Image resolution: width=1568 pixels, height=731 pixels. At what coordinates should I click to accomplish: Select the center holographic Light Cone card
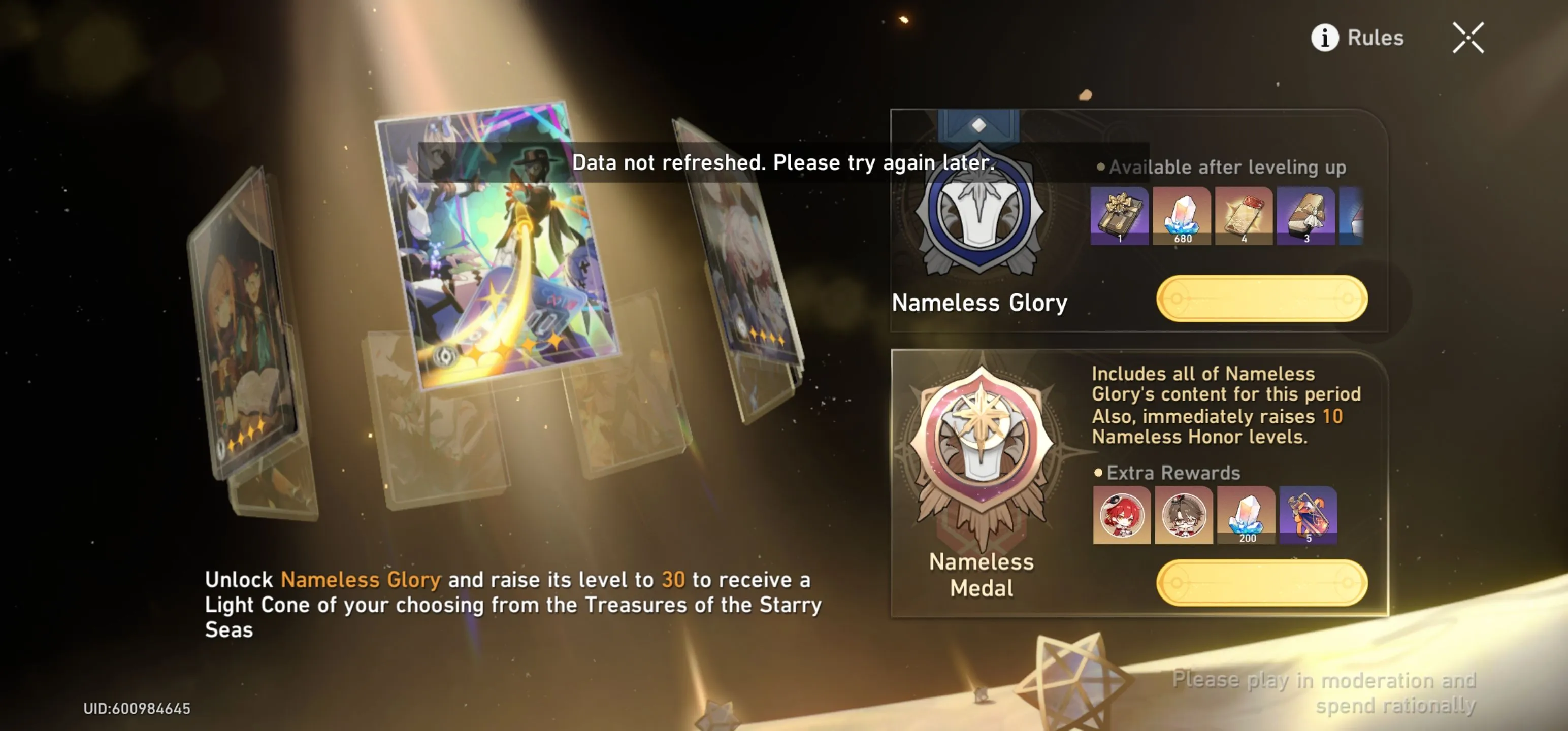[496, 244]
